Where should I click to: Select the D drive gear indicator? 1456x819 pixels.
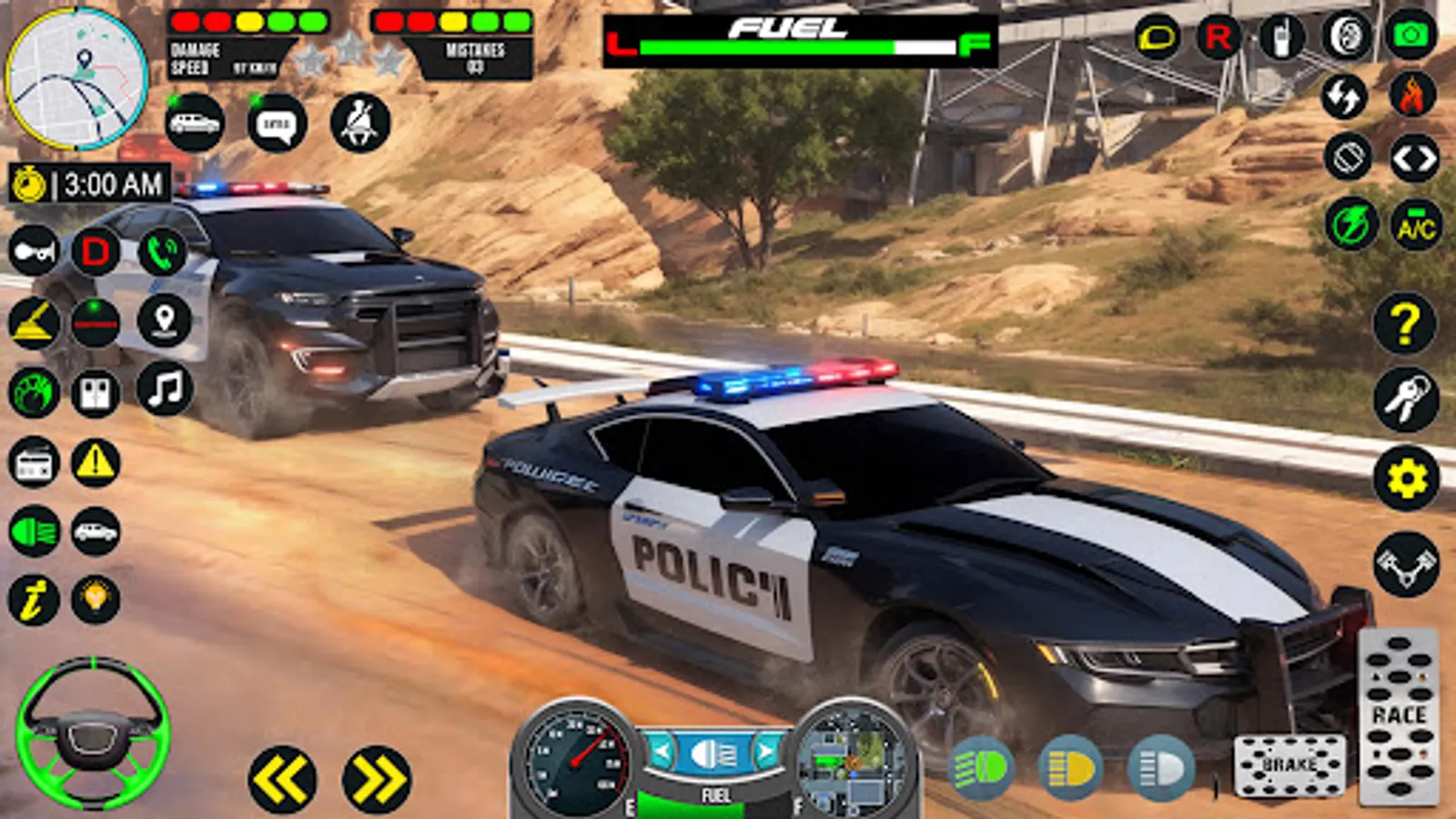(96, 252)
